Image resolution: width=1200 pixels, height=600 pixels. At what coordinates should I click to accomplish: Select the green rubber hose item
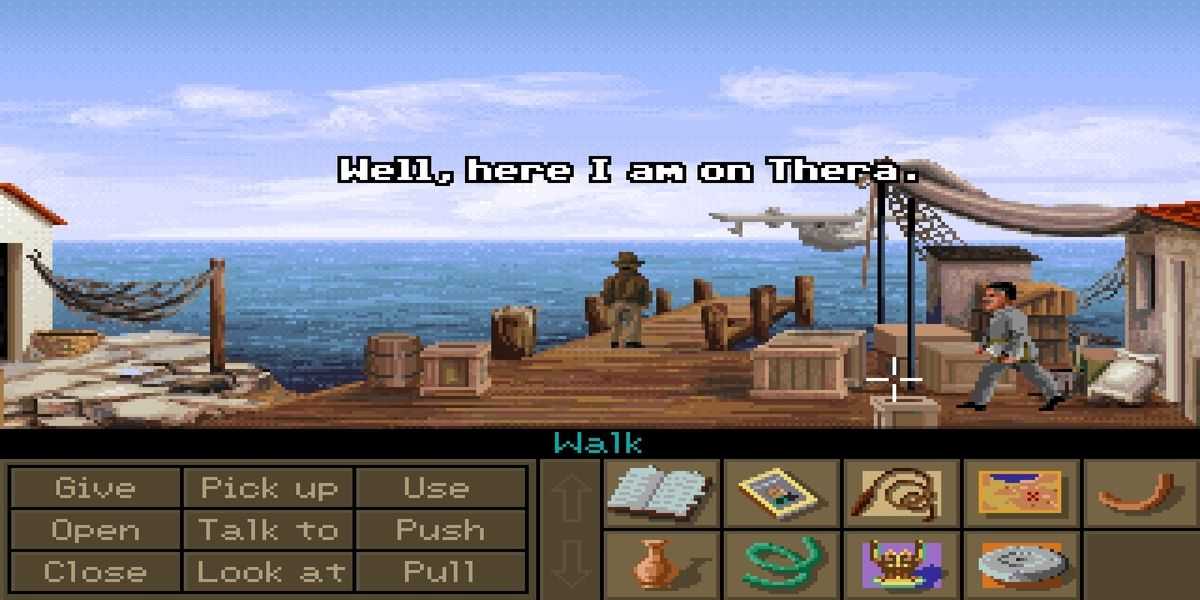[x=780, y=565]
